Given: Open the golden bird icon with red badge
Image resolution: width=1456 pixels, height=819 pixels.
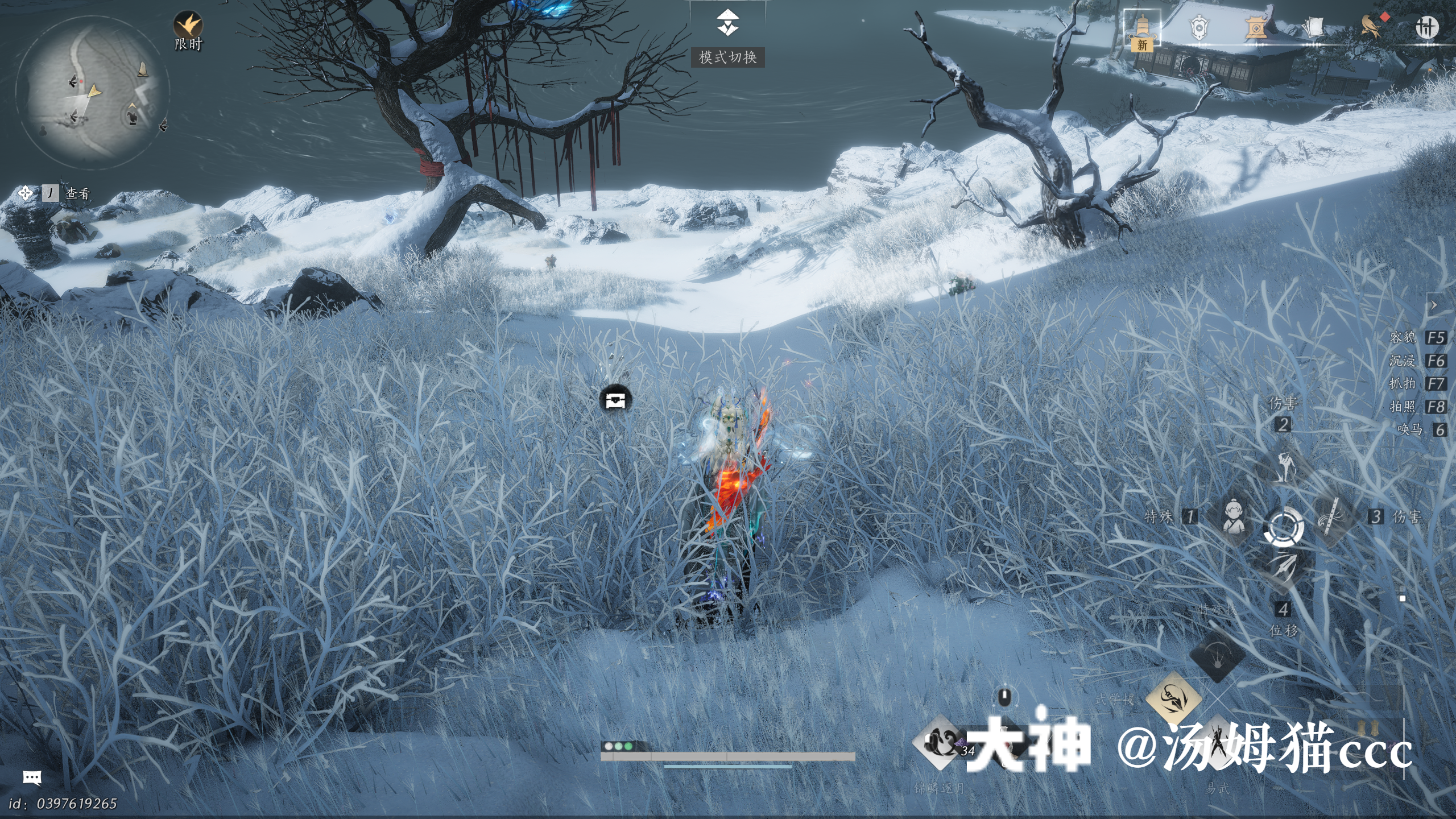Looking at the screenshot, I should (x=1371, y=27).
